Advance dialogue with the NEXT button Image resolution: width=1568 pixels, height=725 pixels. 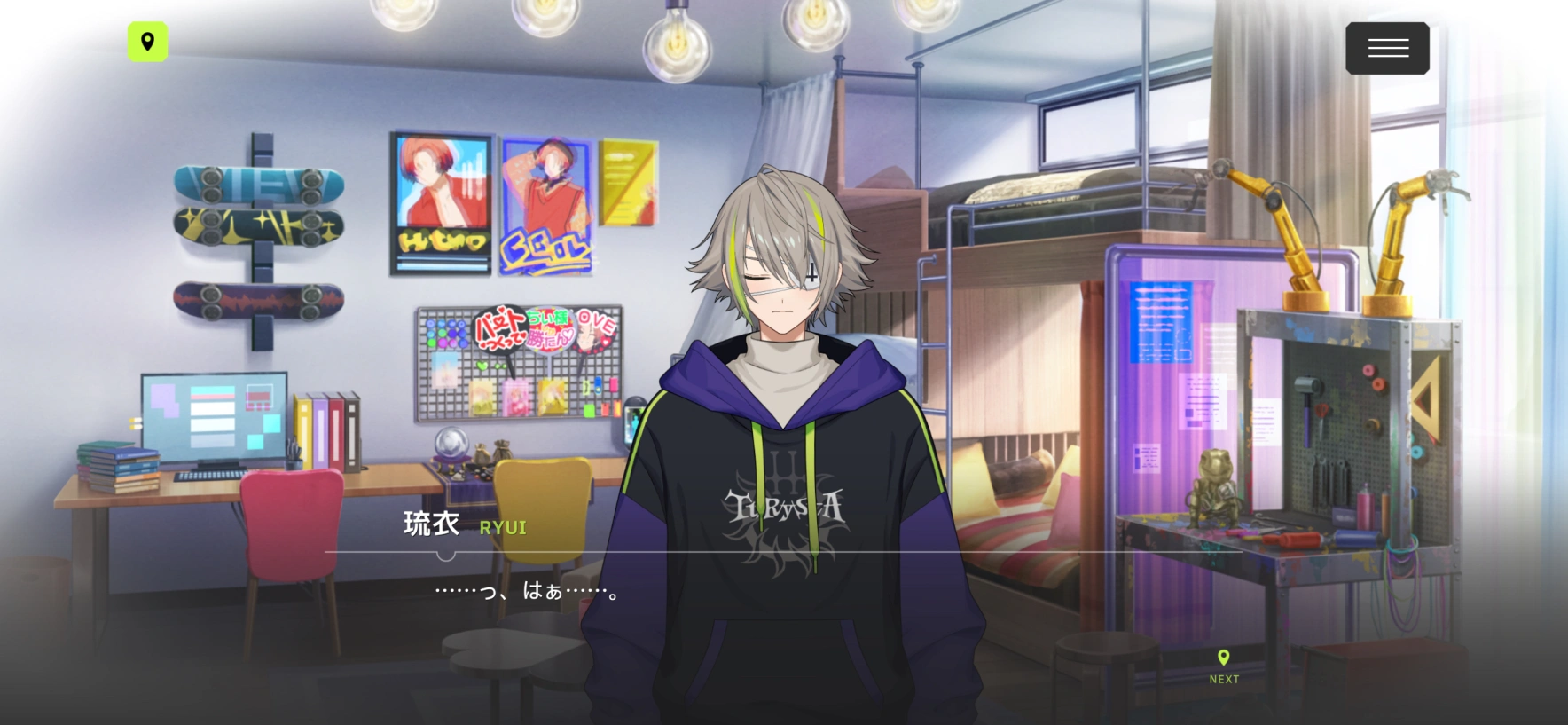click(x=1224, y=666)
